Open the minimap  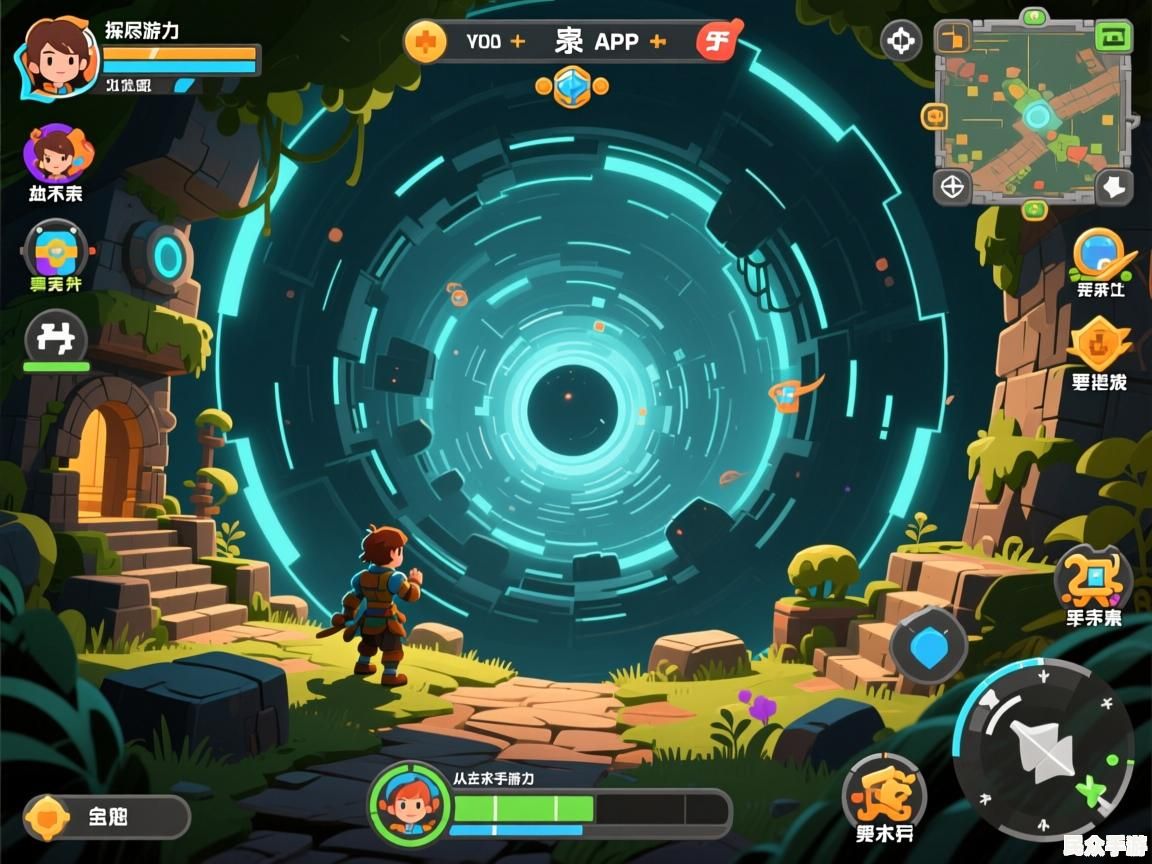1033,111
